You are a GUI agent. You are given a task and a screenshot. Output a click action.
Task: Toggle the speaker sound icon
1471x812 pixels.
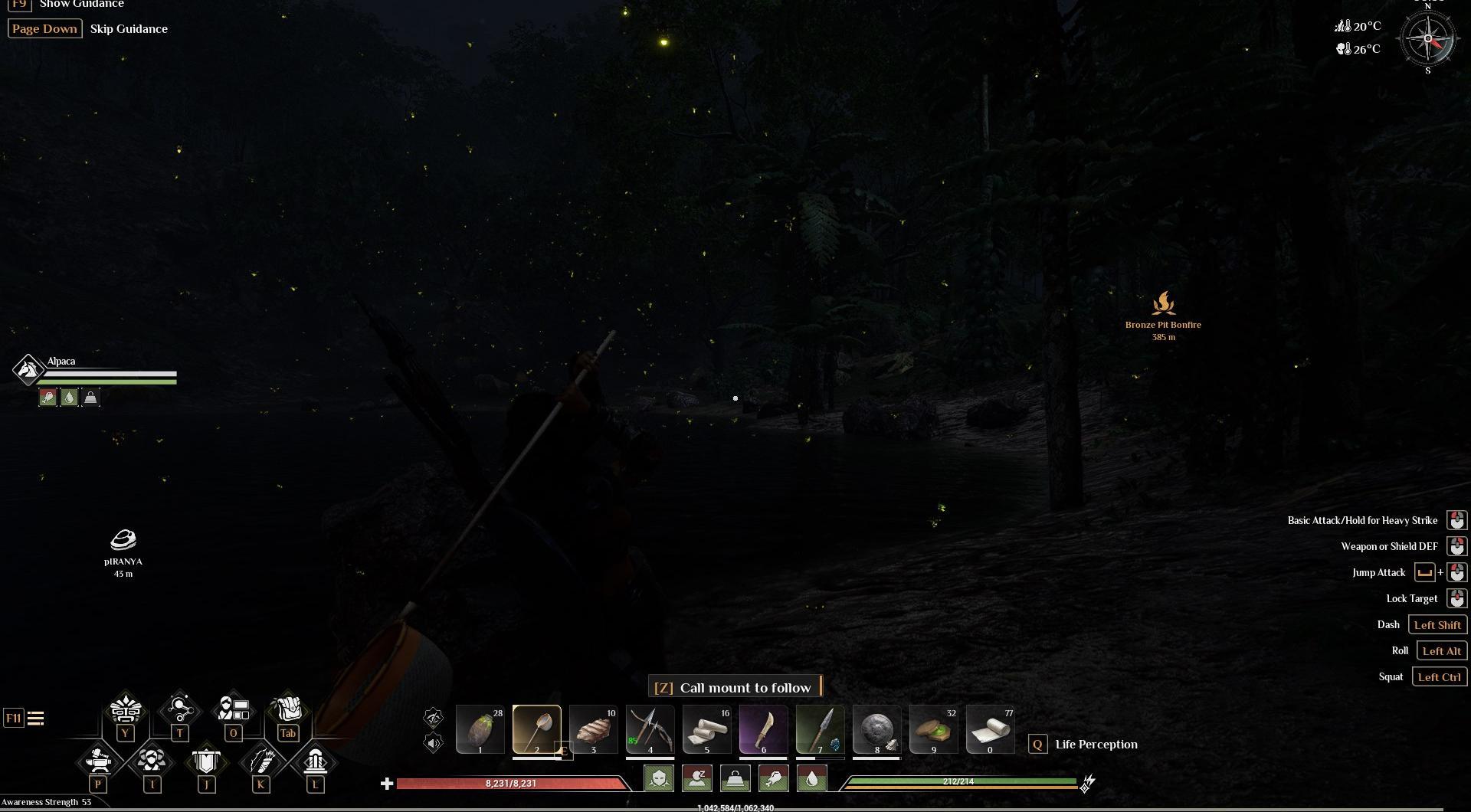click(434, 742)
